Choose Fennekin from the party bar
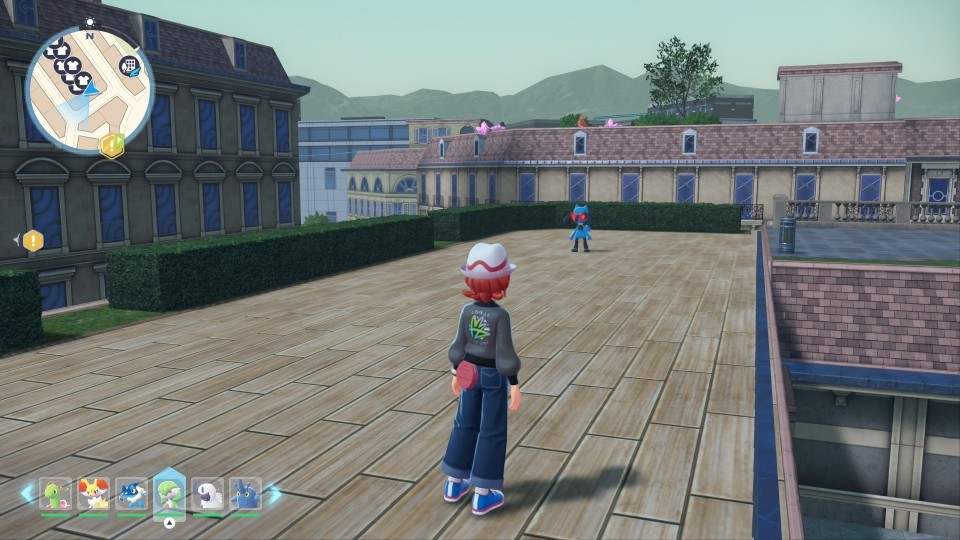The image size is (960, 540). coord(93,494)
